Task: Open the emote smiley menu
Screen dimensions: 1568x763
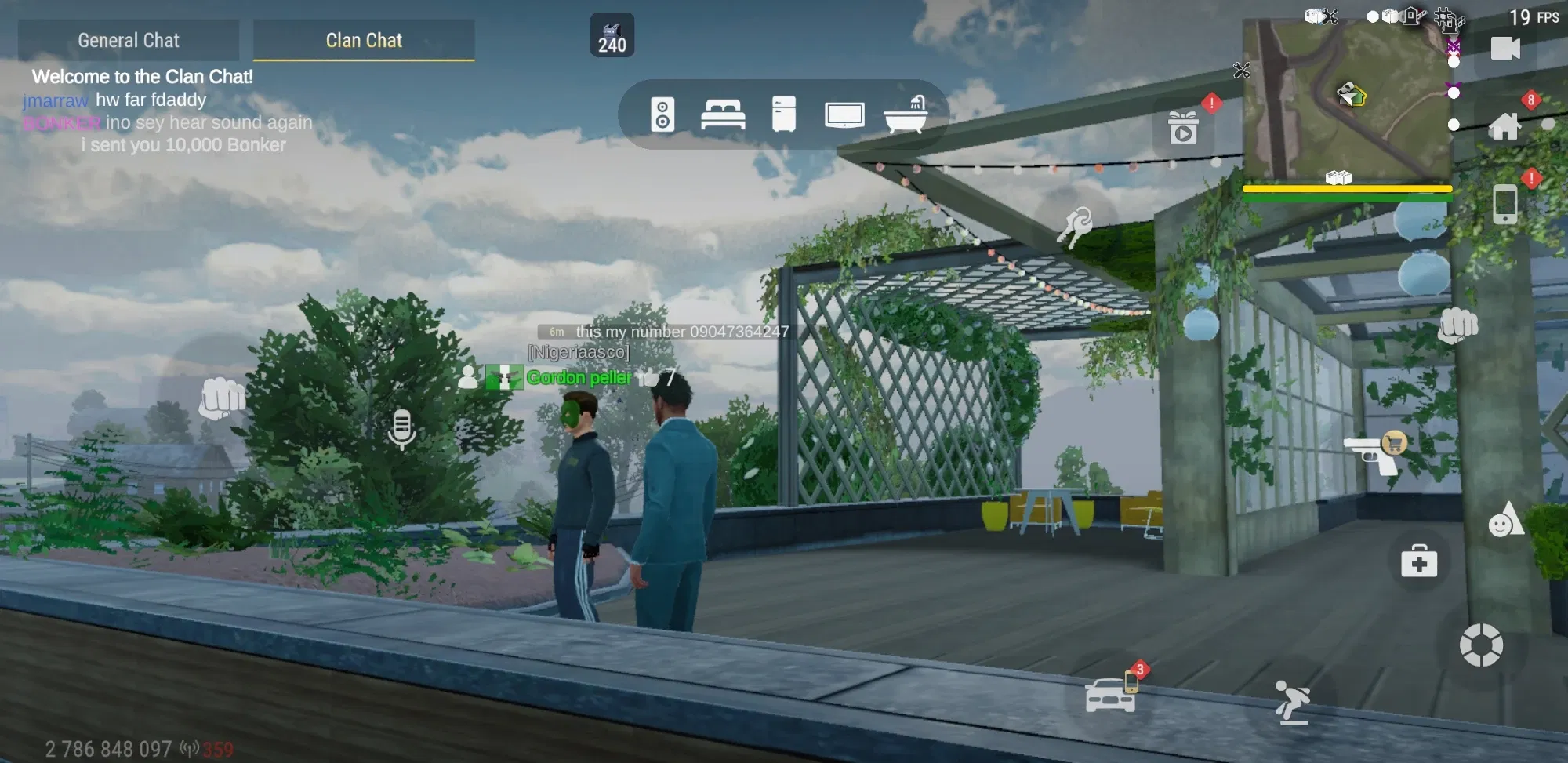Action: (x=1504, y=520)
